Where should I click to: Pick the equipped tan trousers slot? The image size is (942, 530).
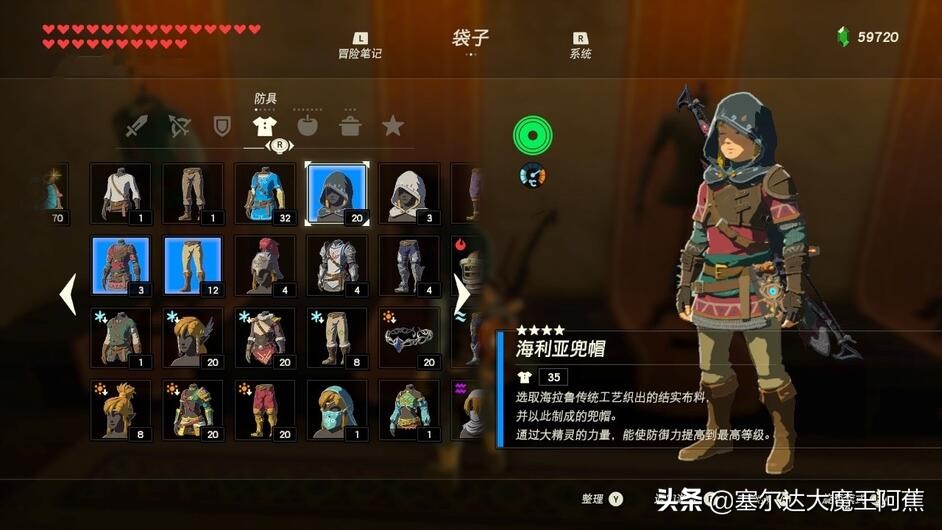pyautogui.click(x=193, y=266)
